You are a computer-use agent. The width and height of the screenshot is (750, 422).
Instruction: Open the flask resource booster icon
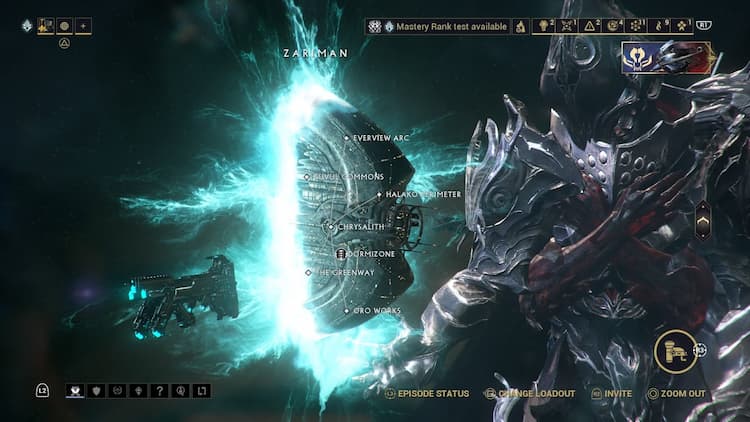pos(521,26)
